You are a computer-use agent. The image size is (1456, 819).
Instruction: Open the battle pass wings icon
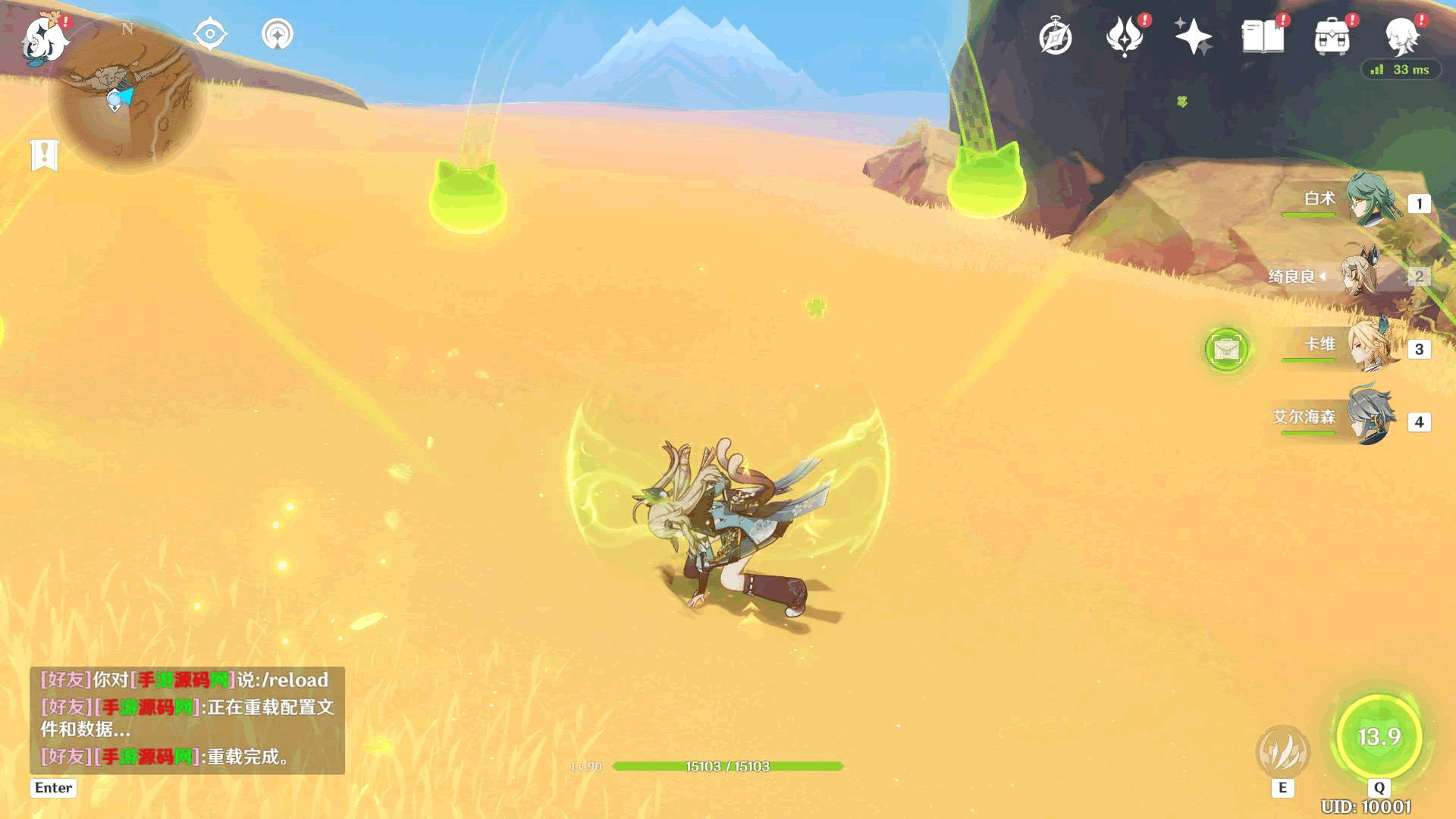[x=1125, y=36]
